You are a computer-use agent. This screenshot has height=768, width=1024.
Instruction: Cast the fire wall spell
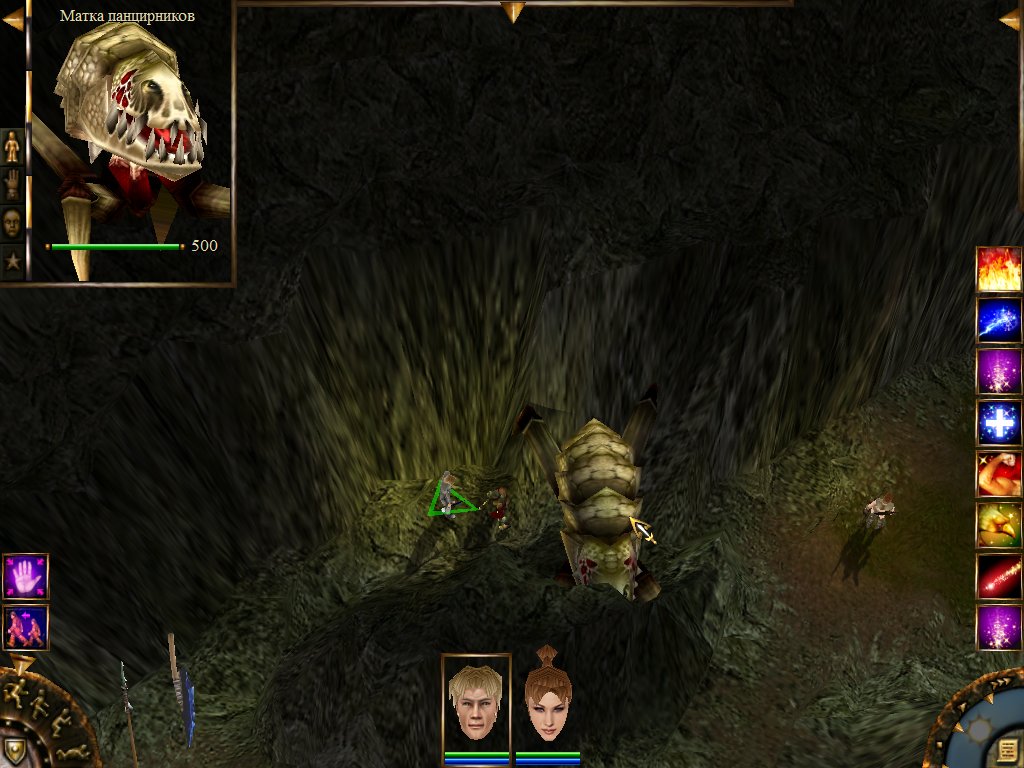(x=998, y=269)
